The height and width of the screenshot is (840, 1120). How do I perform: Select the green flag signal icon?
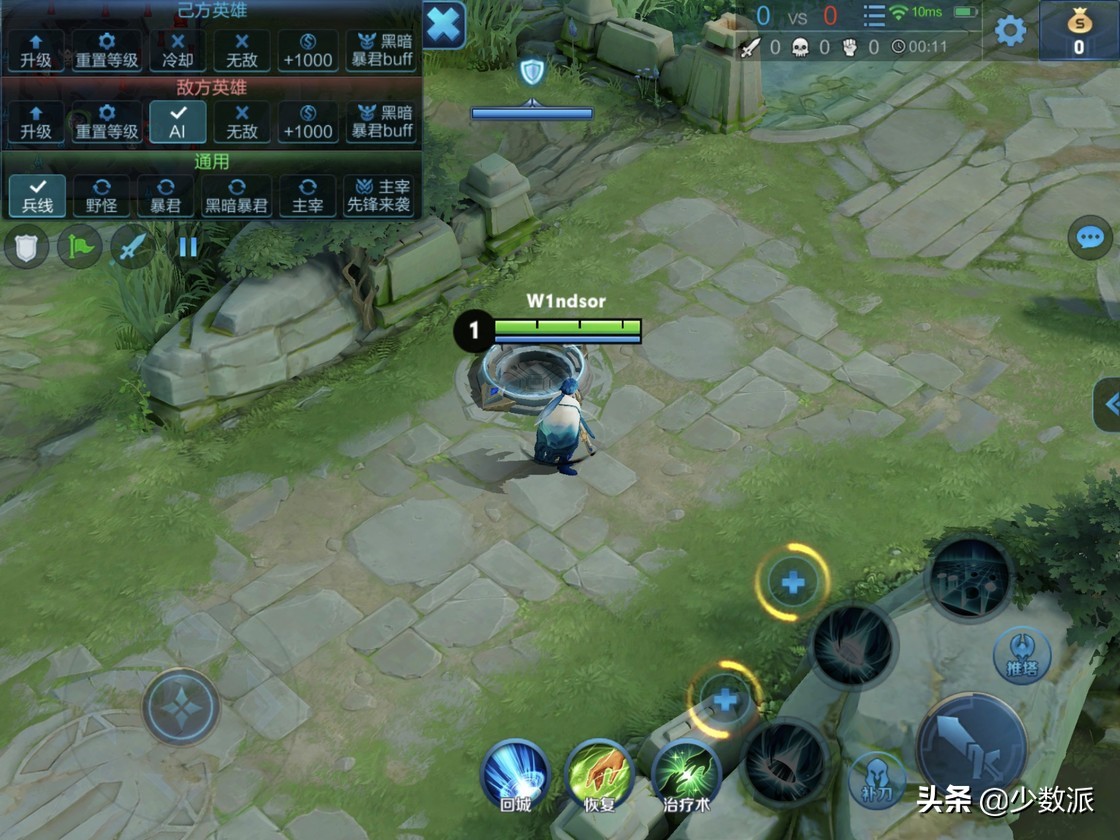tap(80, 247)
